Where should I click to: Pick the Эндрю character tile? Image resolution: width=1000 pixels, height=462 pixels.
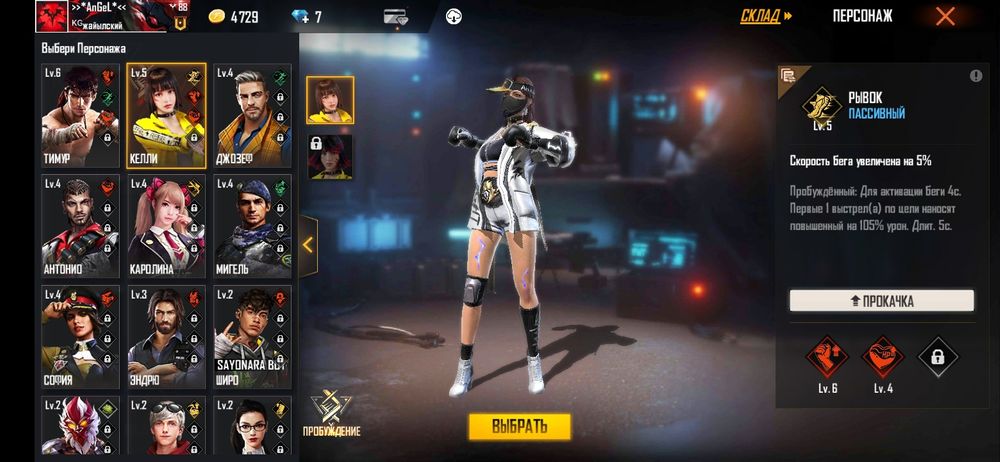pos(166,337)
